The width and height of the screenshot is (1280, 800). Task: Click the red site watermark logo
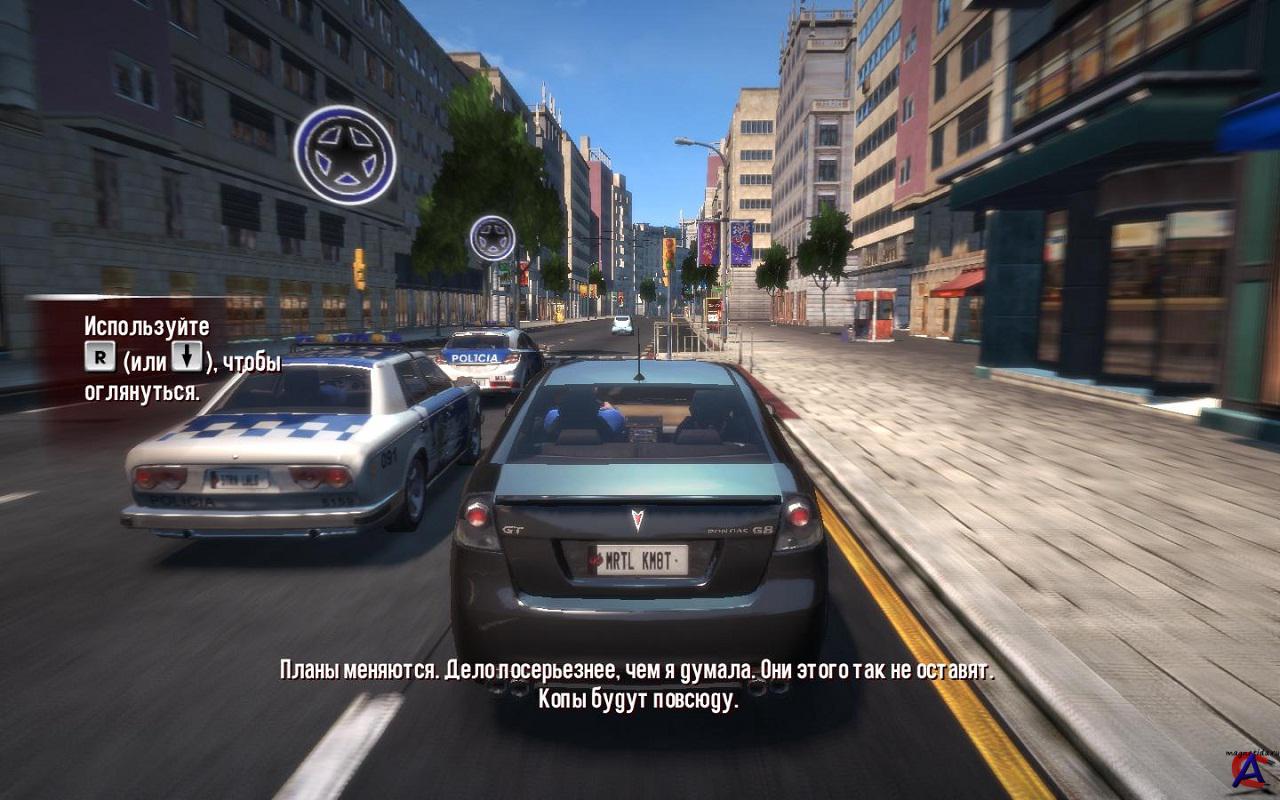pyautogui.click(x=1251, y=770)
